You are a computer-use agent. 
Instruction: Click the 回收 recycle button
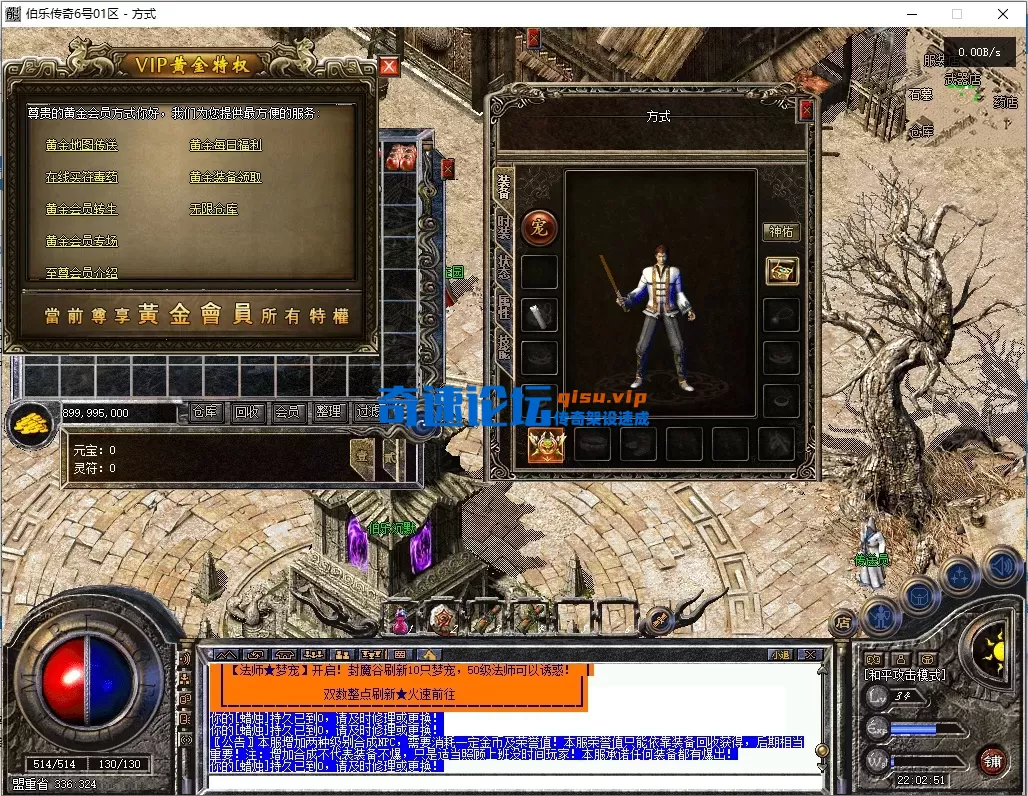point(246,412)
